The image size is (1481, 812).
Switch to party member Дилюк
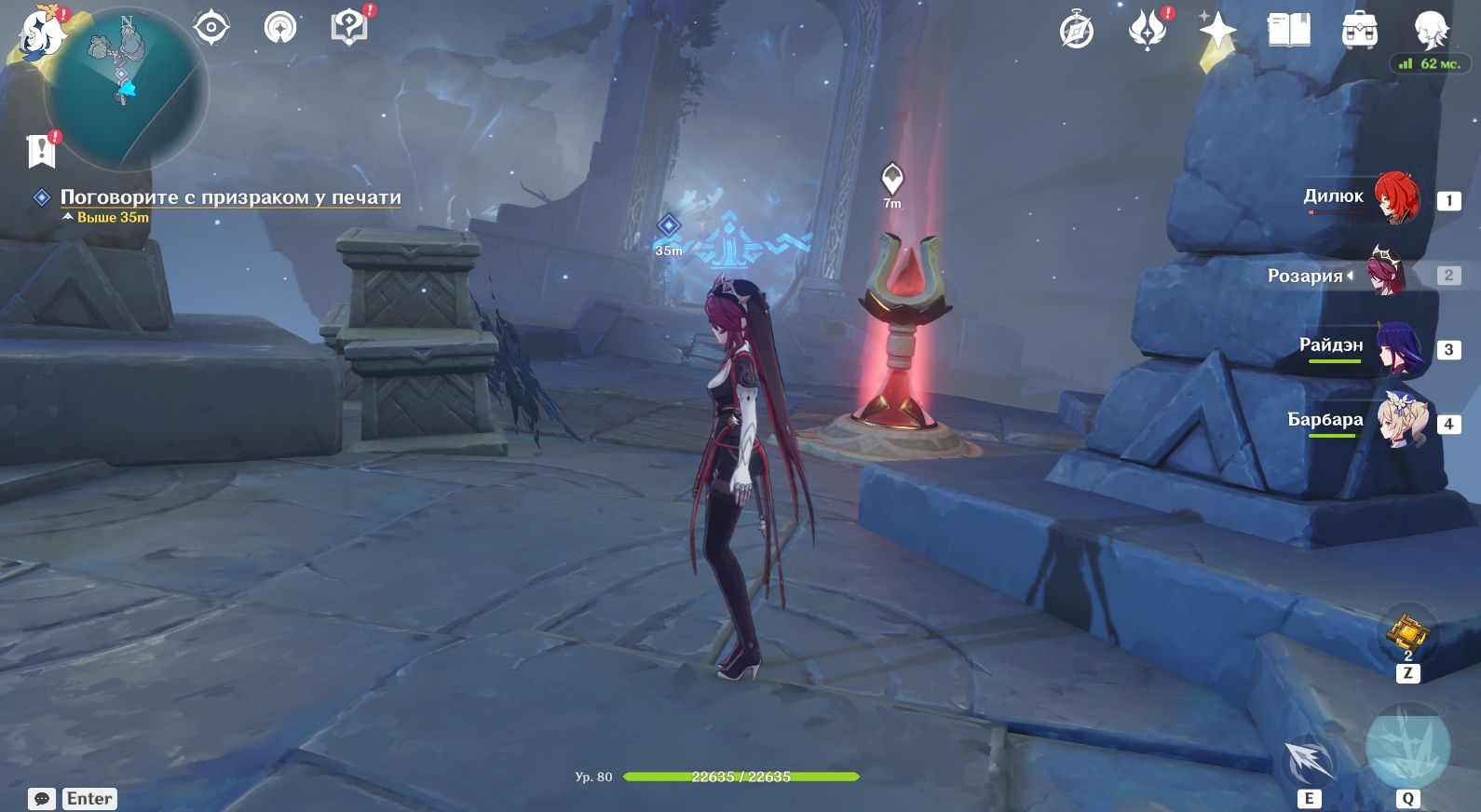[1396, 197]
